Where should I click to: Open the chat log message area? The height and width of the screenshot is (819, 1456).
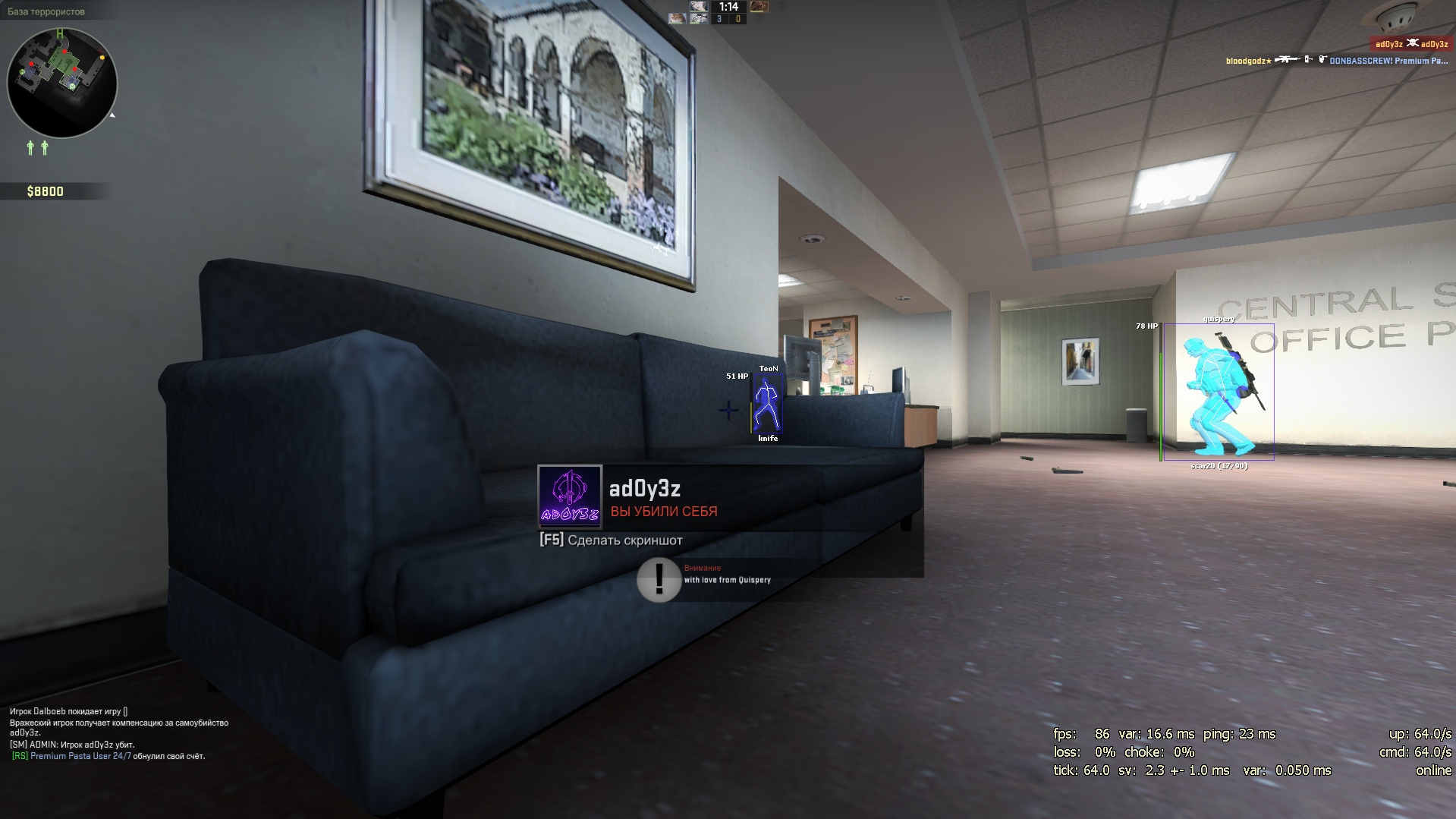[x=119, y=733]
